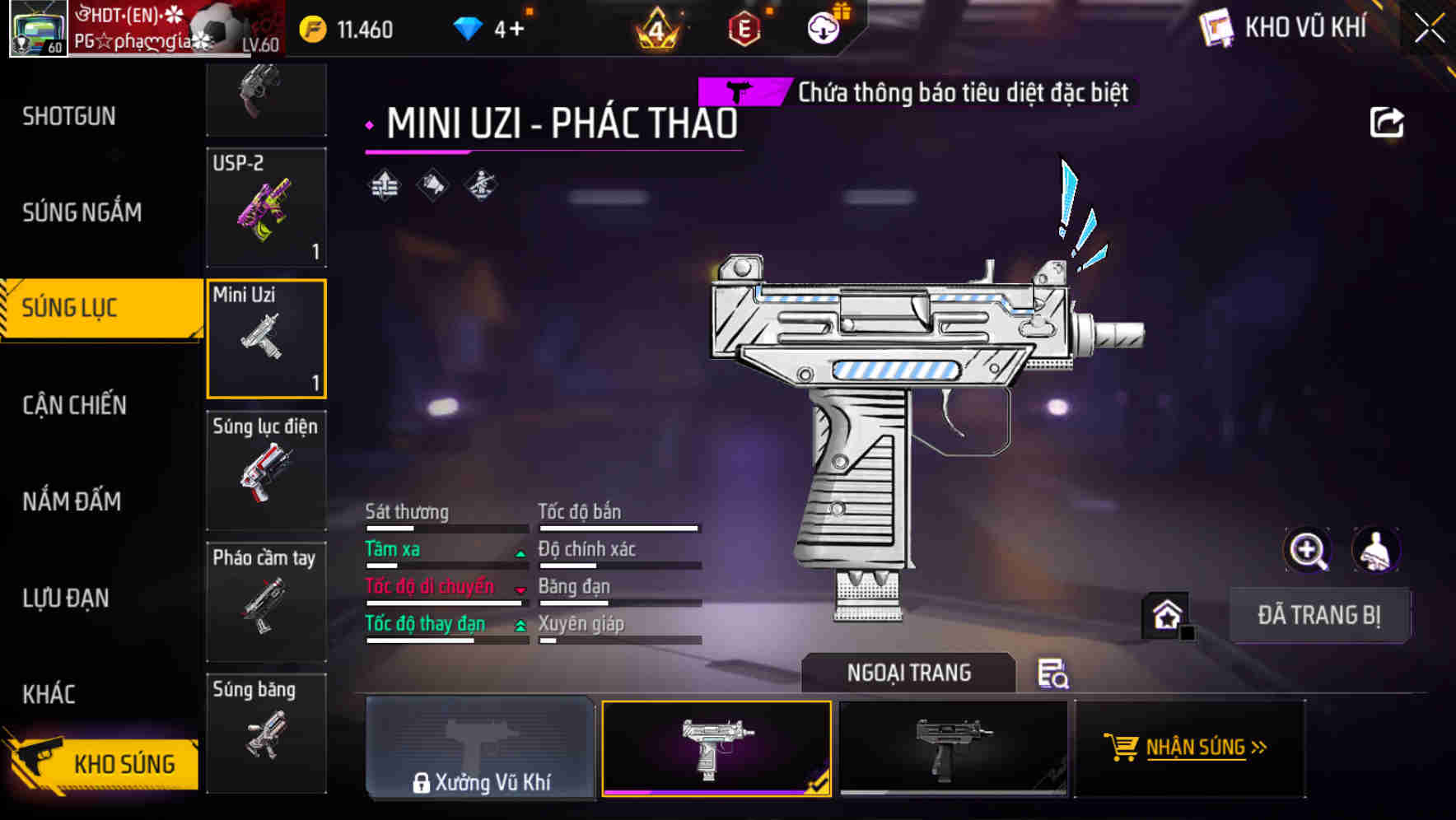1456x820 pixels.
Task: Switch to the CẬN CHIẾN category tab
Action: (74, 405)
